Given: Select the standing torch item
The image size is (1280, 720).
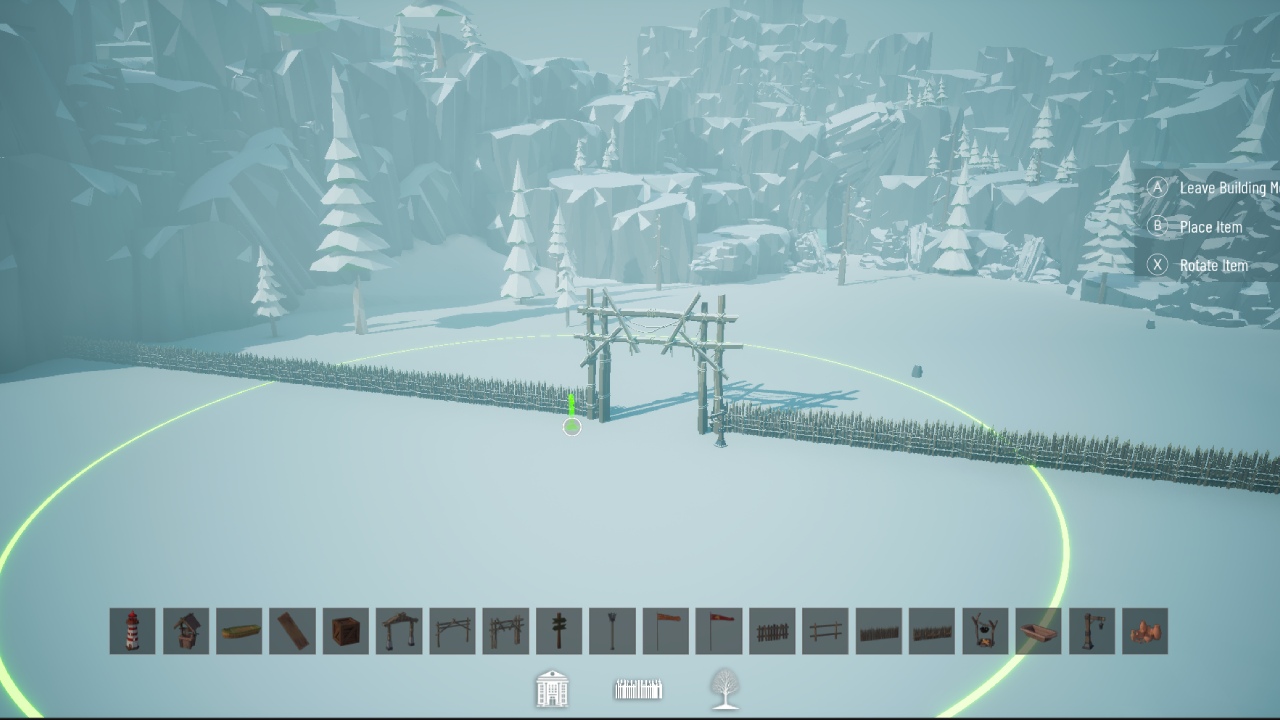Looking at the screenshot, I should click(x=612, y=630).
